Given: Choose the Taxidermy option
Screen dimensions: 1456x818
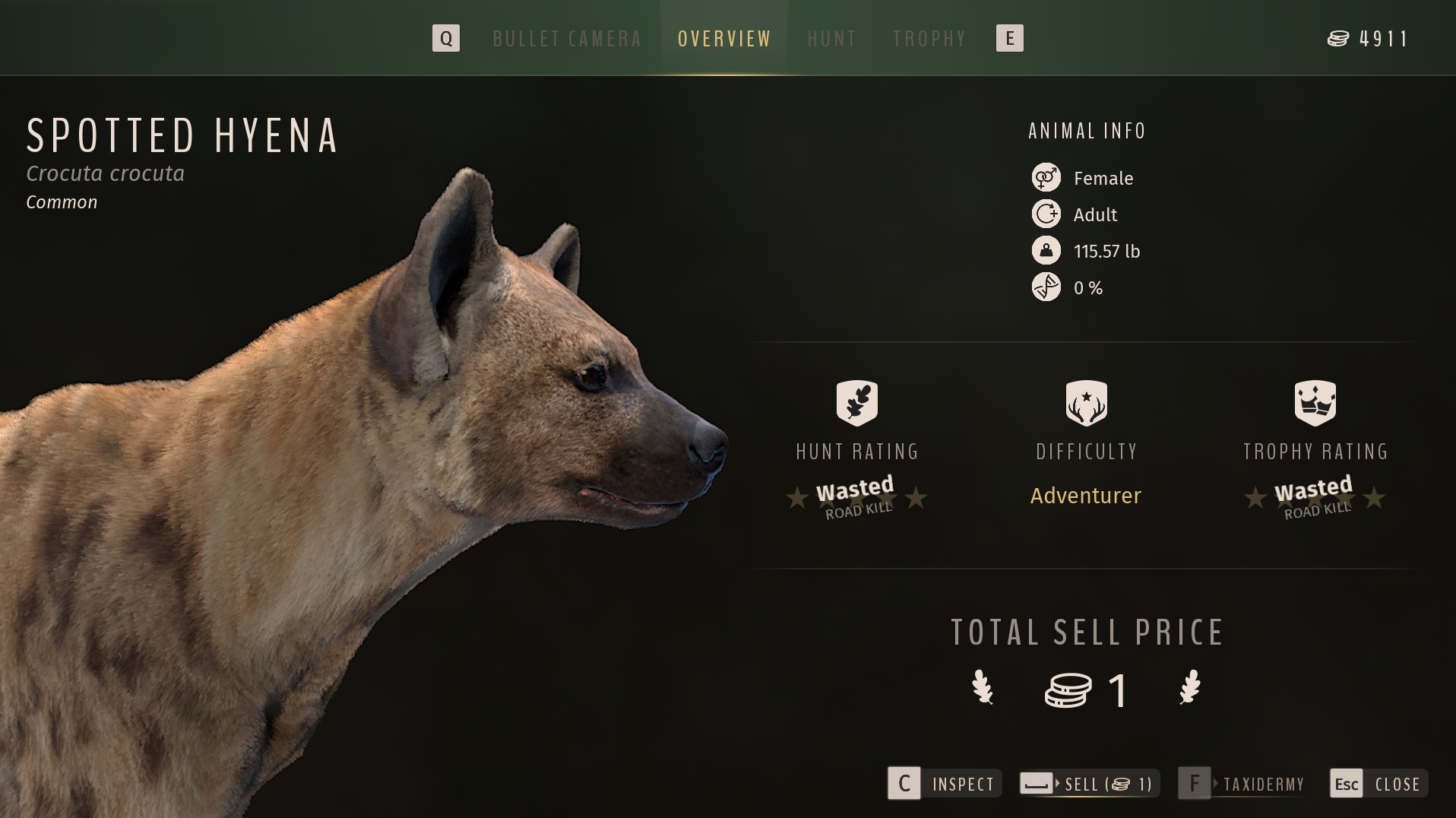Looking at the screenshot, I should click(x=1242, y=784).
